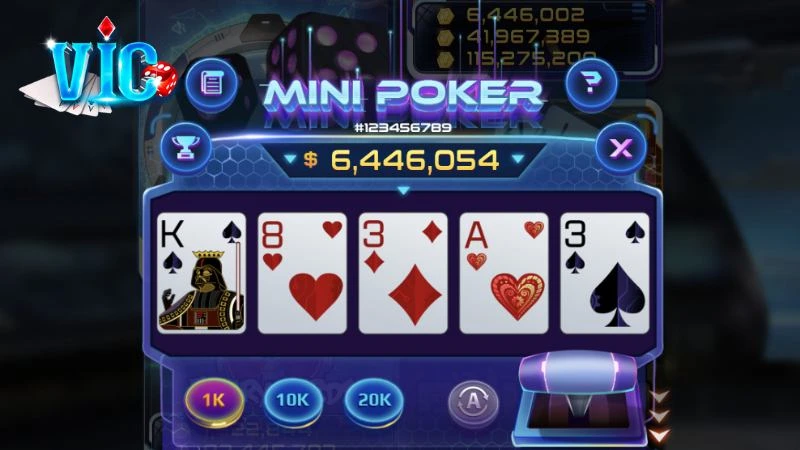Viewport: 800px width, 450px height.
Task: Choose the 10K bet chip
Action: click(292, 400)
